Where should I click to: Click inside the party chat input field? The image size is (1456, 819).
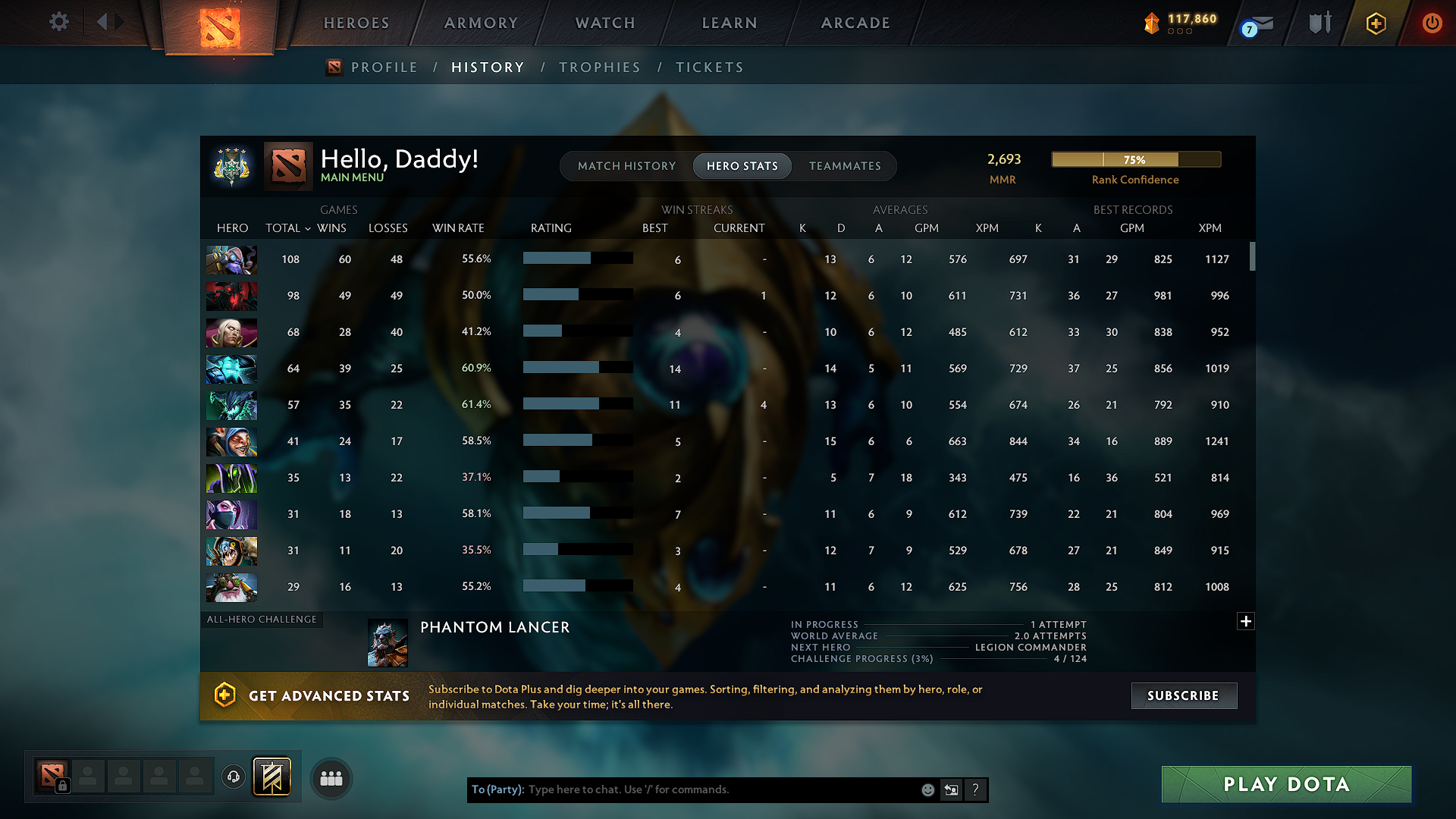[682, 789]
